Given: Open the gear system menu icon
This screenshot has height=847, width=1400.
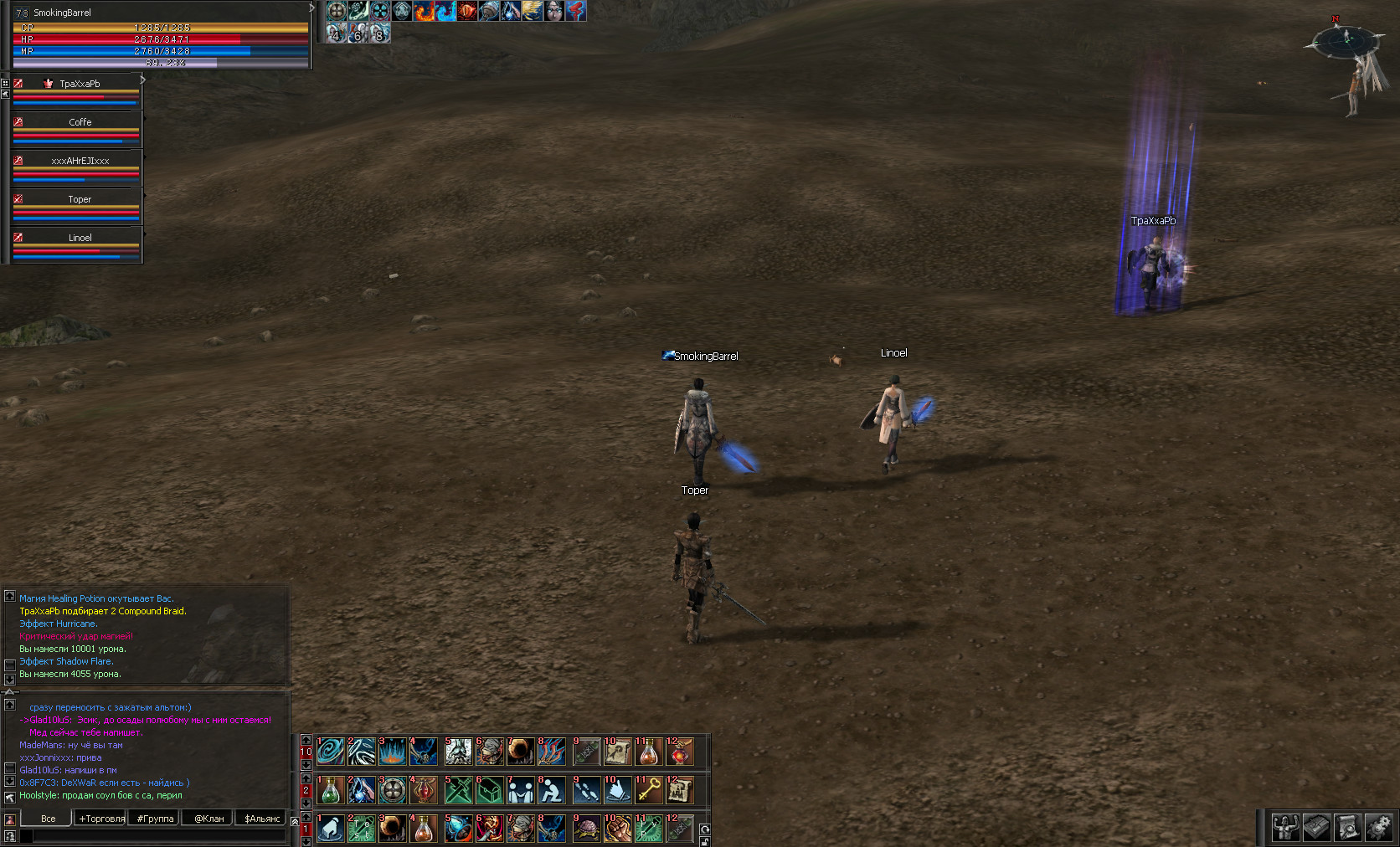Looking at the screenshot, I should [x=1378, y=828].
